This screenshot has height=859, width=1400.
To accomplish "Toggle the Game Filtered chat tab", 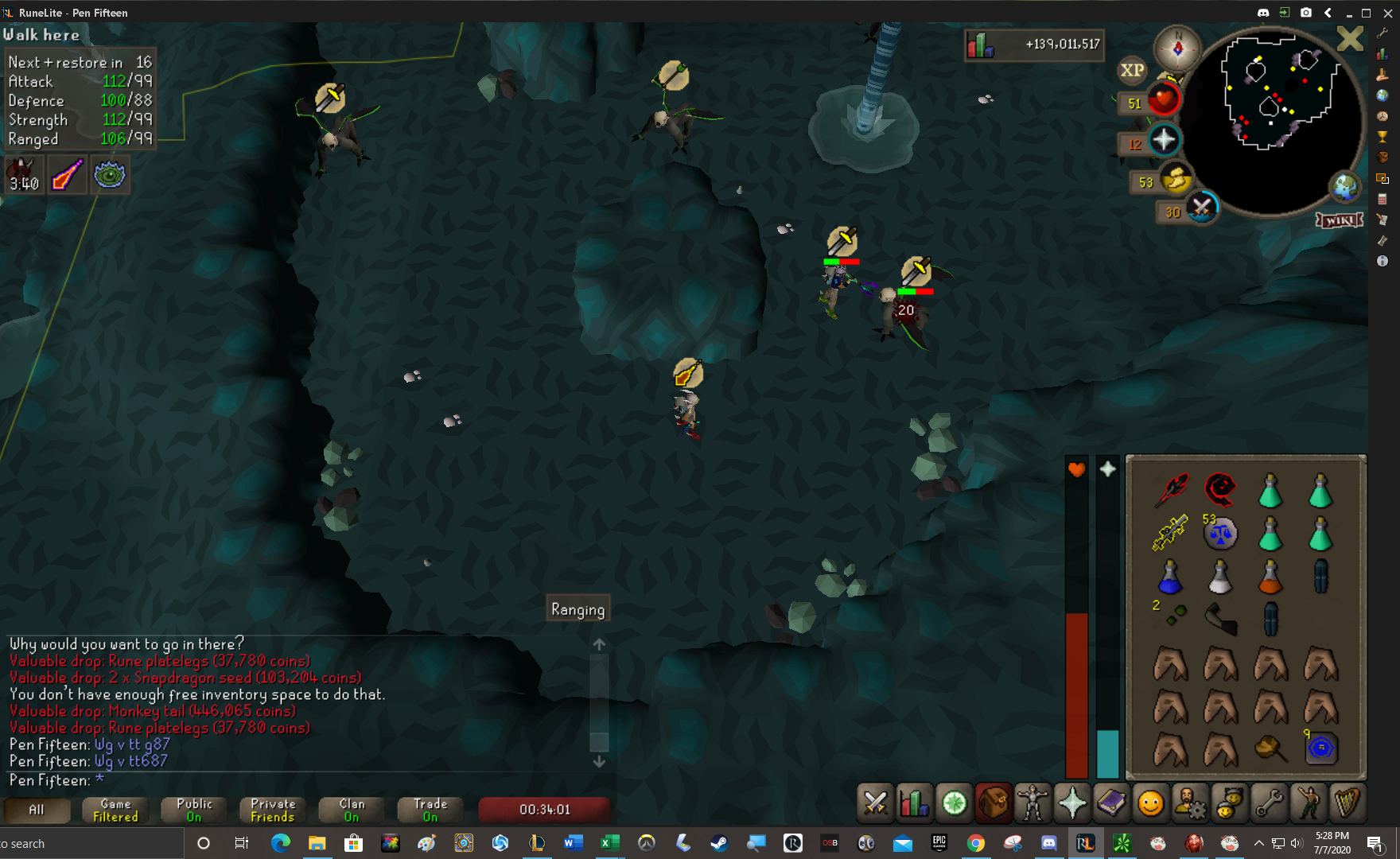I will tap(115, 810).
